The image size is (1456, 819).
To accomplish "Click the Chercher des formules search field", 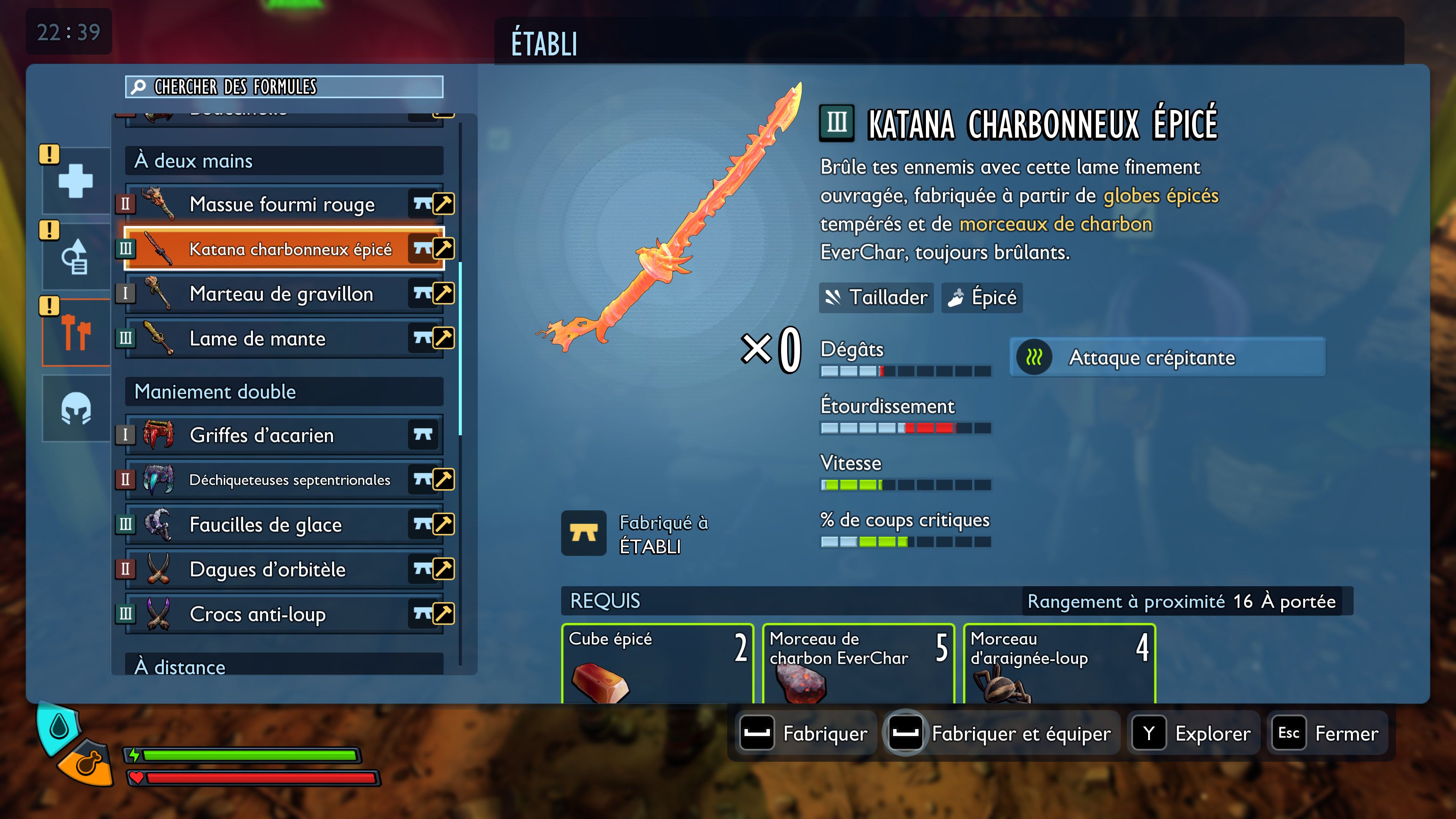I will coord(282,88).
